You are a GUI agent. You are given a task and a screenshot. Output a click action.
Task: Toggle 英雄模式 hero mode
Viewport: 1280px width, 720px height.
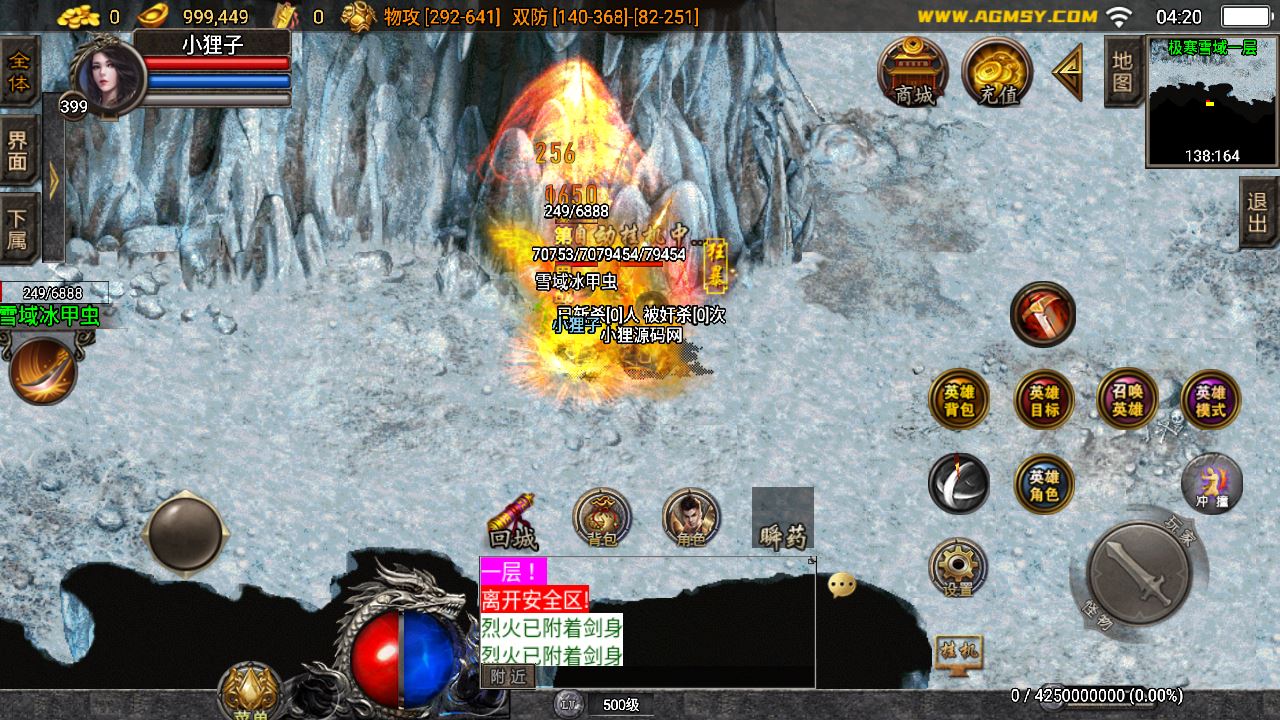1210,400
